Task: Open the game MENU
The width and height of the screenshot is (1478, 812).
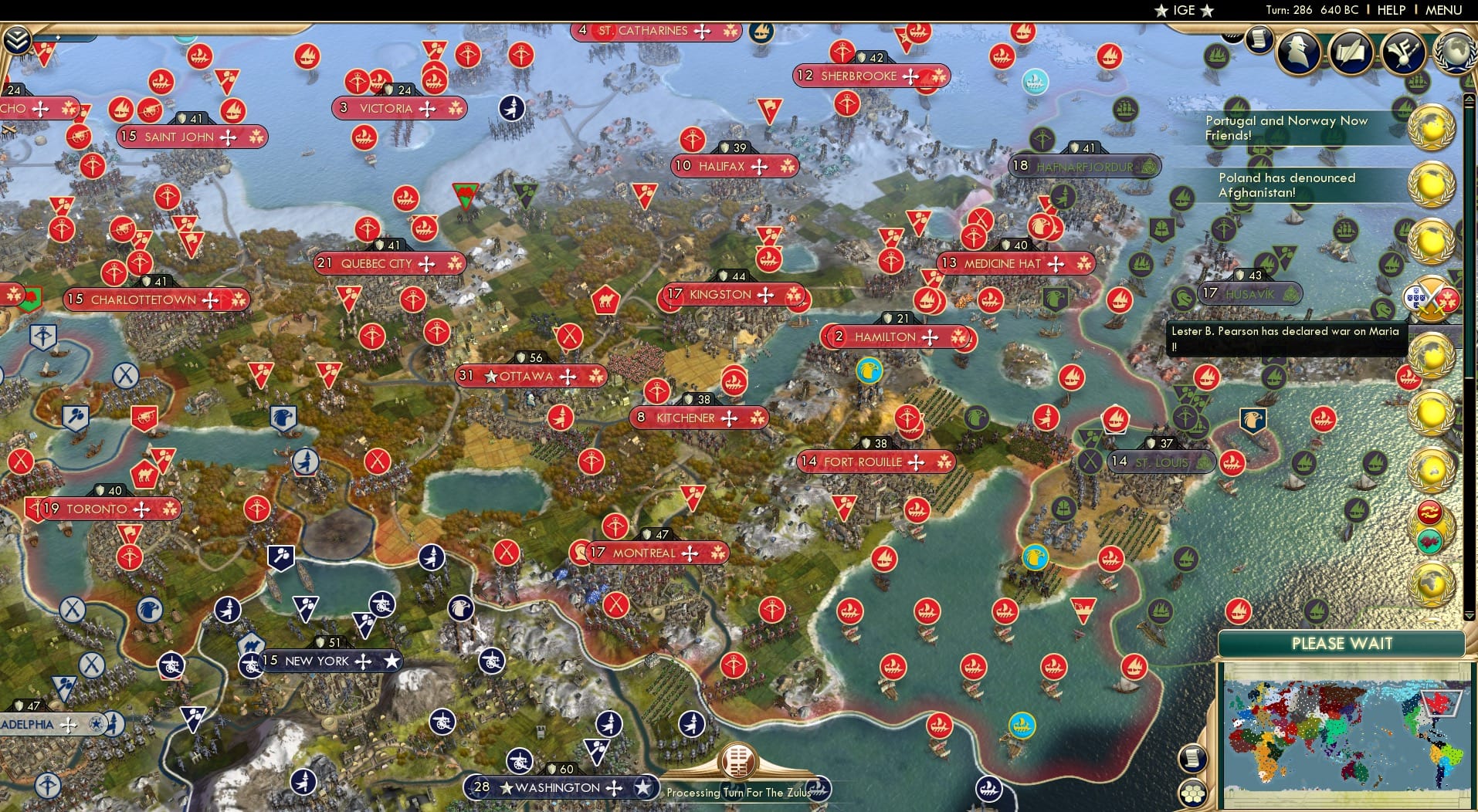Action: click(x=1442, y=11)
